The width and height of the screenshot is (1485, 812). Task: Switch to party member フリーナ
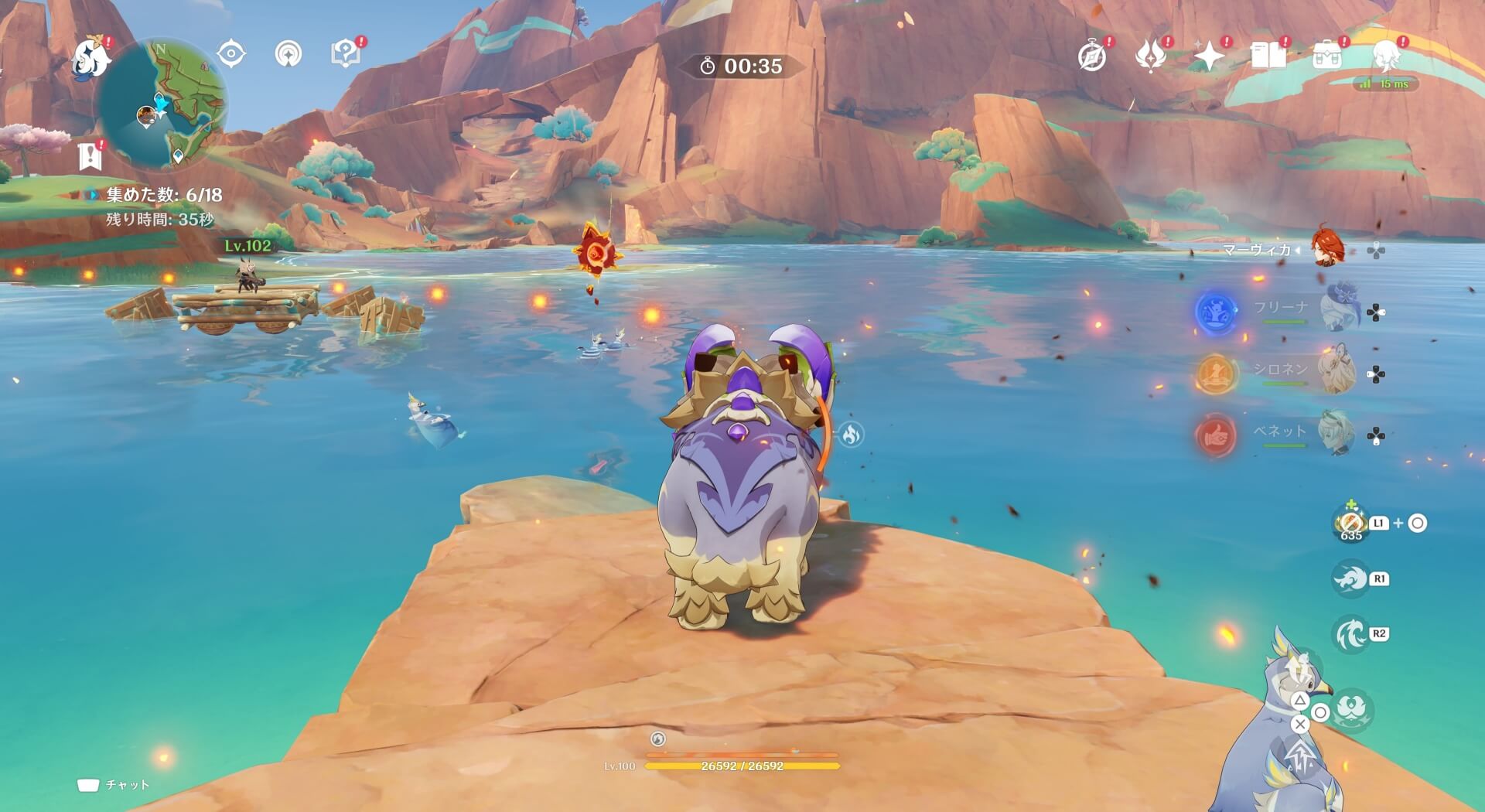[x=1337, y=311]
